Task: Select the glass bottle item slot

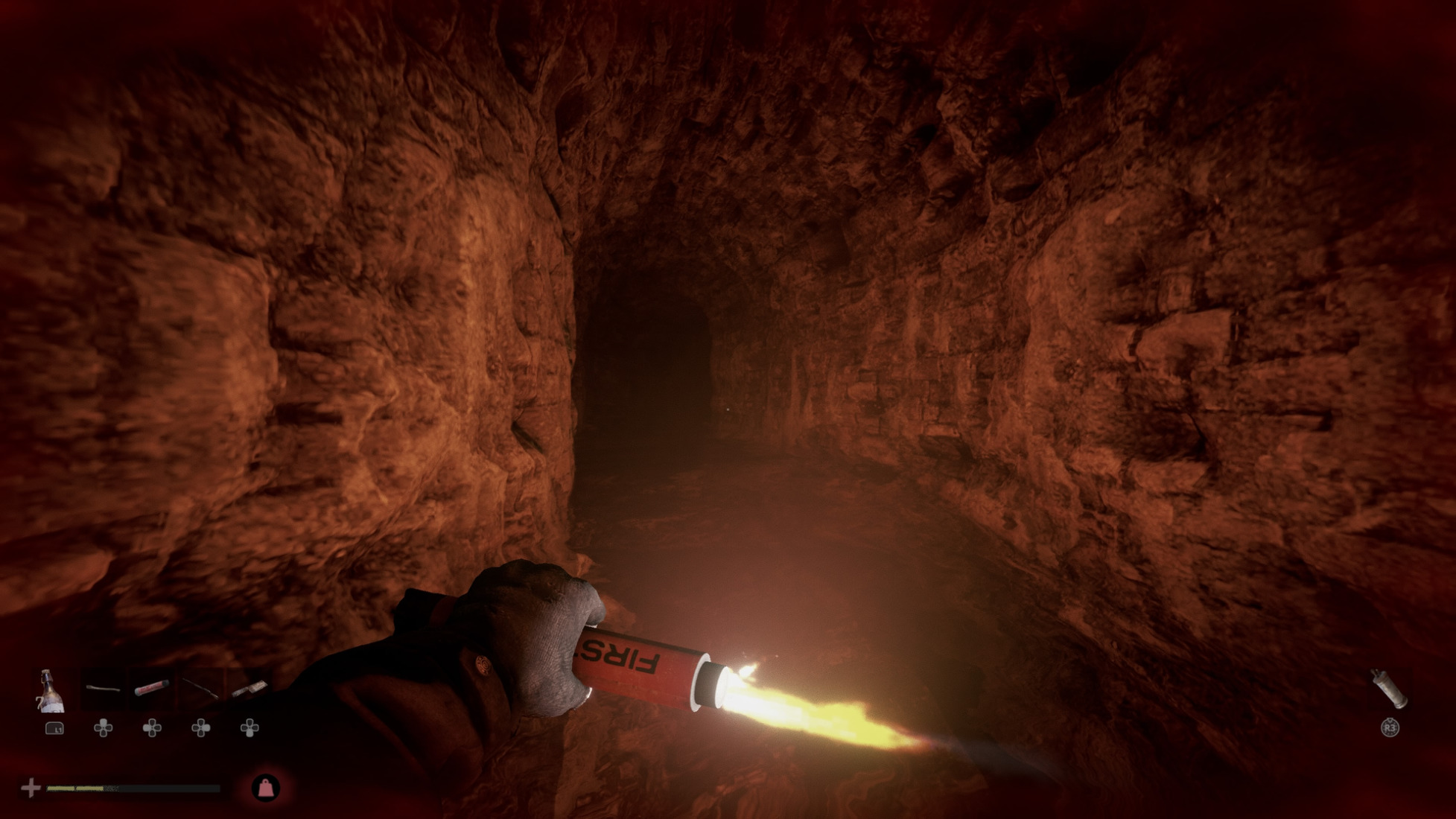Action: pyautogui.click(x=51, y=691)
